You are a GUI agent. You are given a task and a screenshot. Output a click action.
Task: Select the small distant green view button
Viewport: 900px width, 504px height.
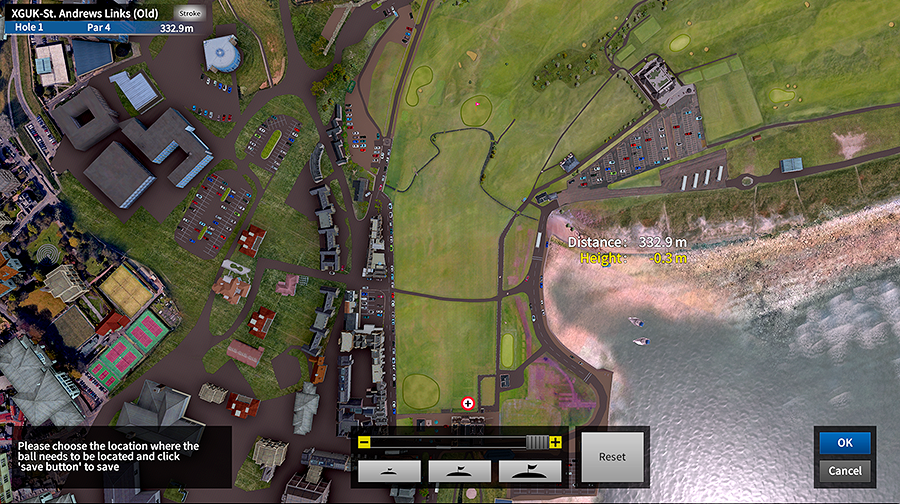388,471
